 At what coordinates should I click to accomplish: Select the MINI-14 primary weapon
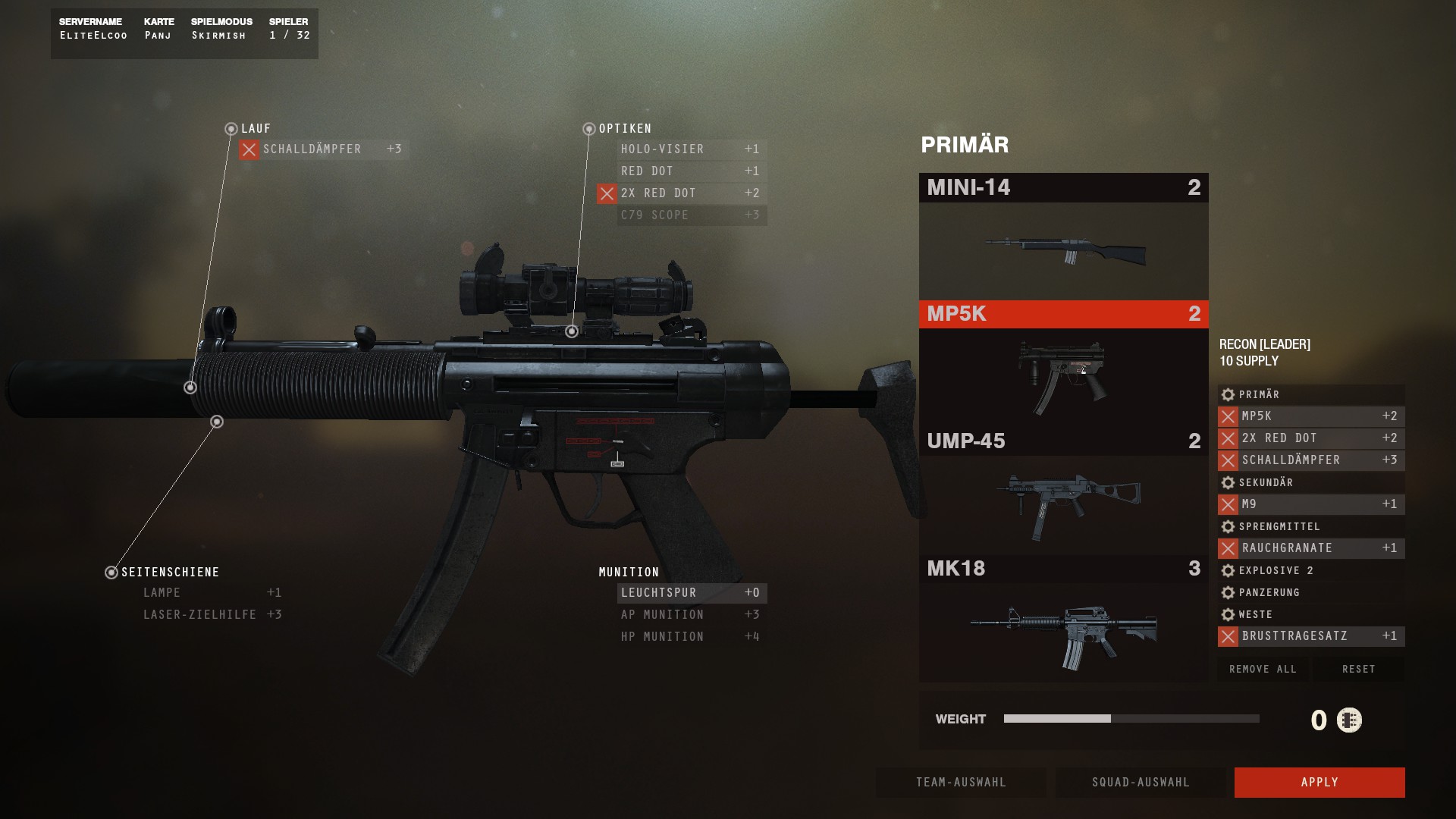pyautogui.click(x=1063, y=236)
